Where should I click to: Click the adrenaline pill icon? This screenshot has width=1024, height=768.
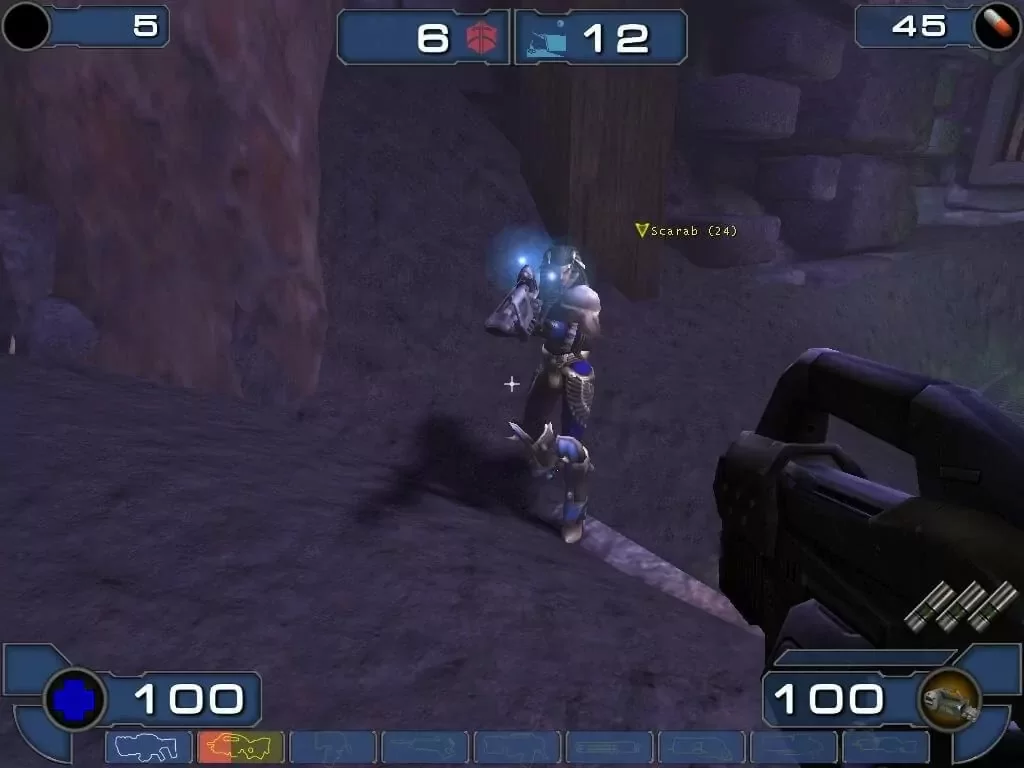pos(996,27)
